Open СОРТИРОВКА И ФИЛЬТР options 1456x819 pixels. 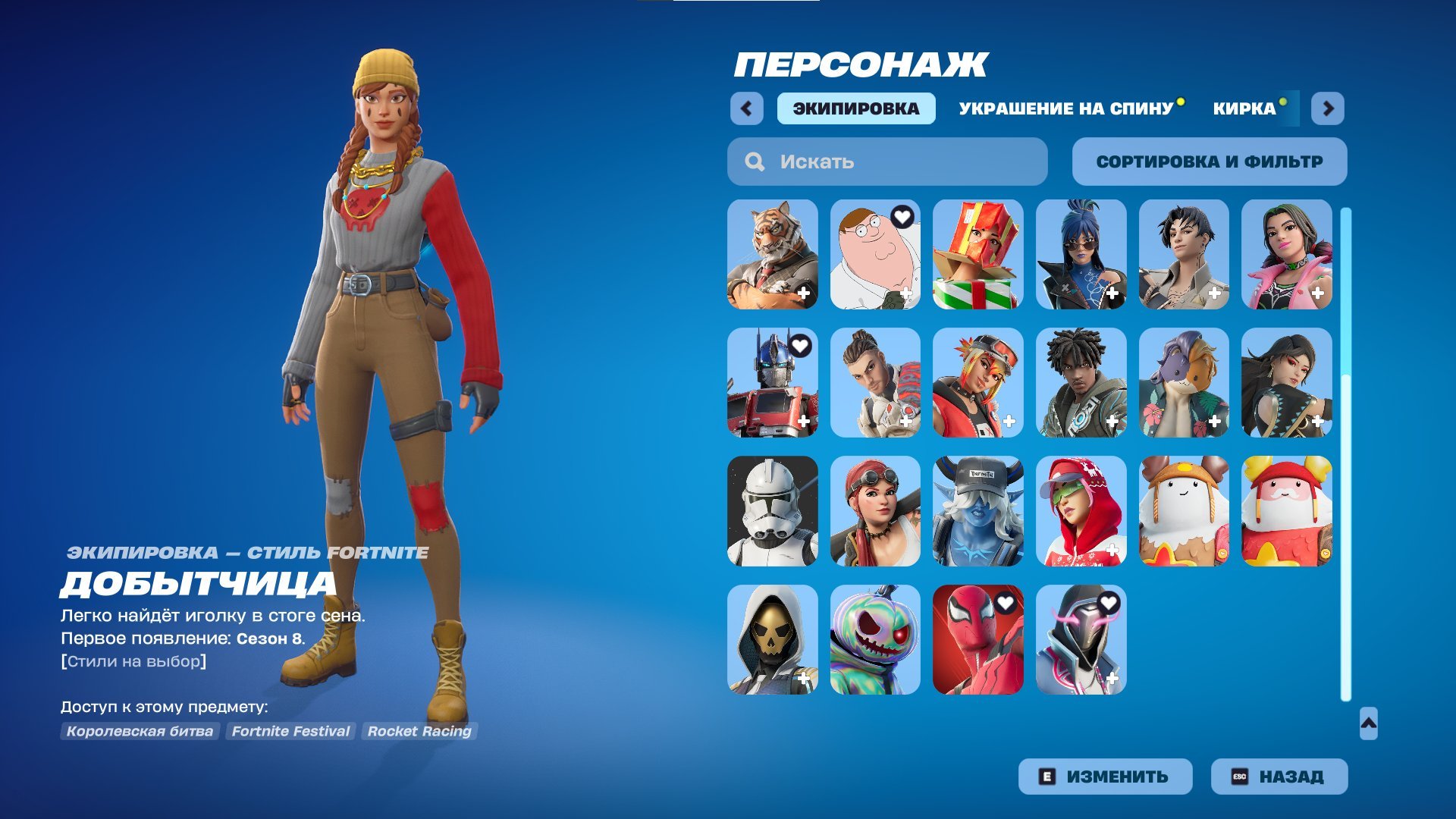(1210, 161)
